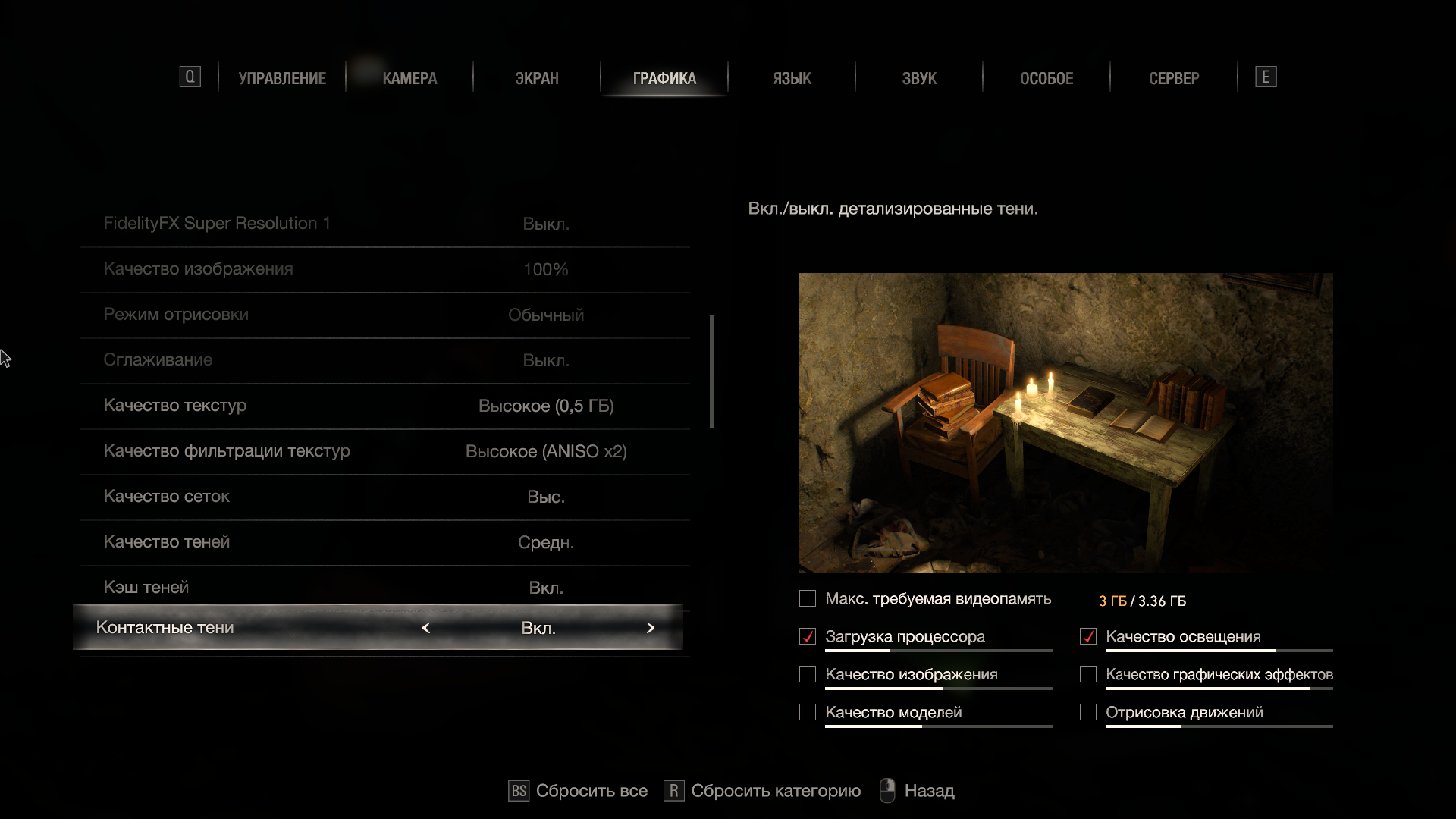Open the СЕРВЕР tab
Screen dimensions: 1456x819
pos(1174,78)
